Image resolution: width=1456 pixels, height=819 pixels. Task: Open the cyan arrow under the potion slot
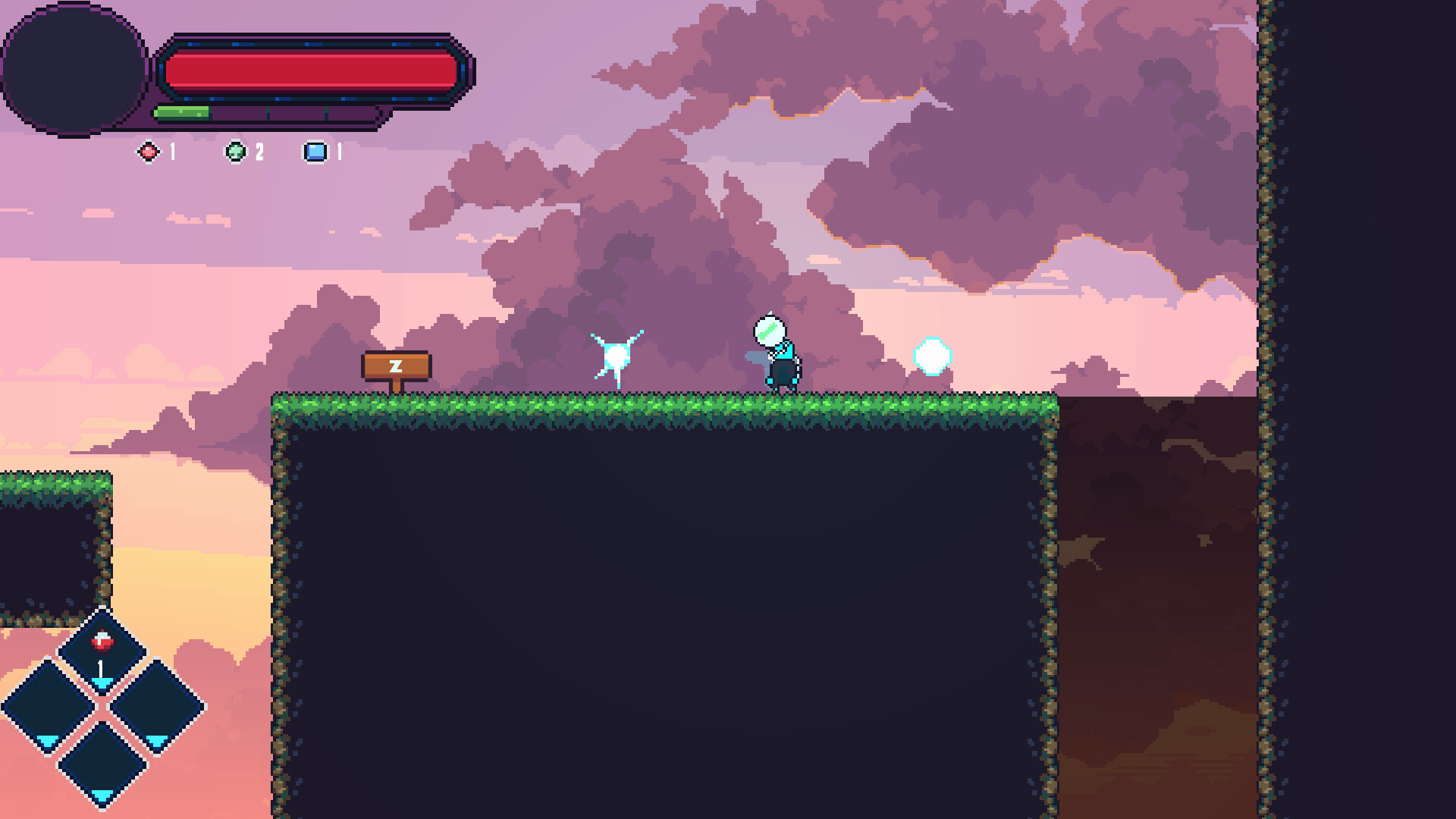103,683
